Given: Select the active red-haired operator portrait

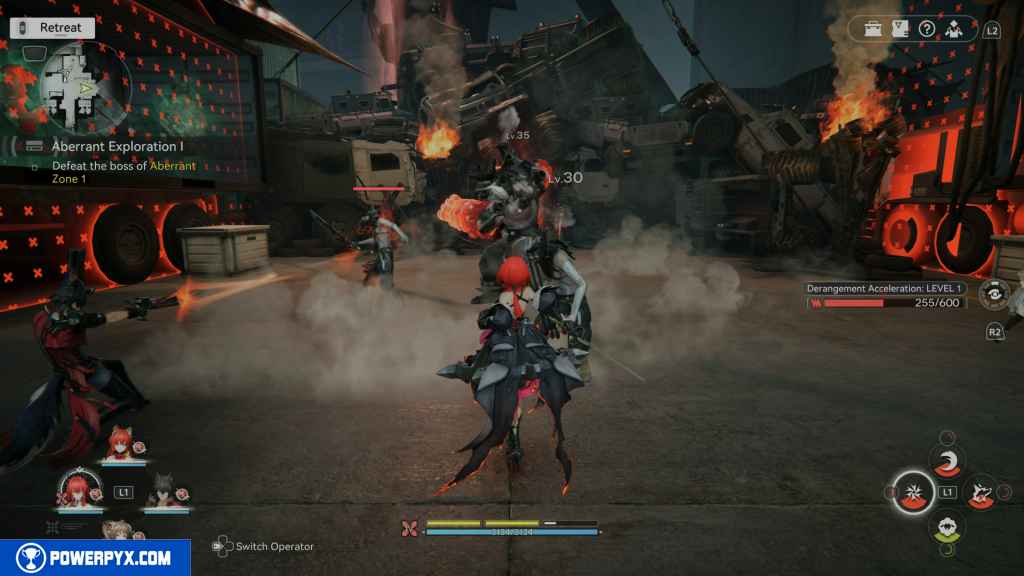Looking at the screenshot, I should coord(76,487).
